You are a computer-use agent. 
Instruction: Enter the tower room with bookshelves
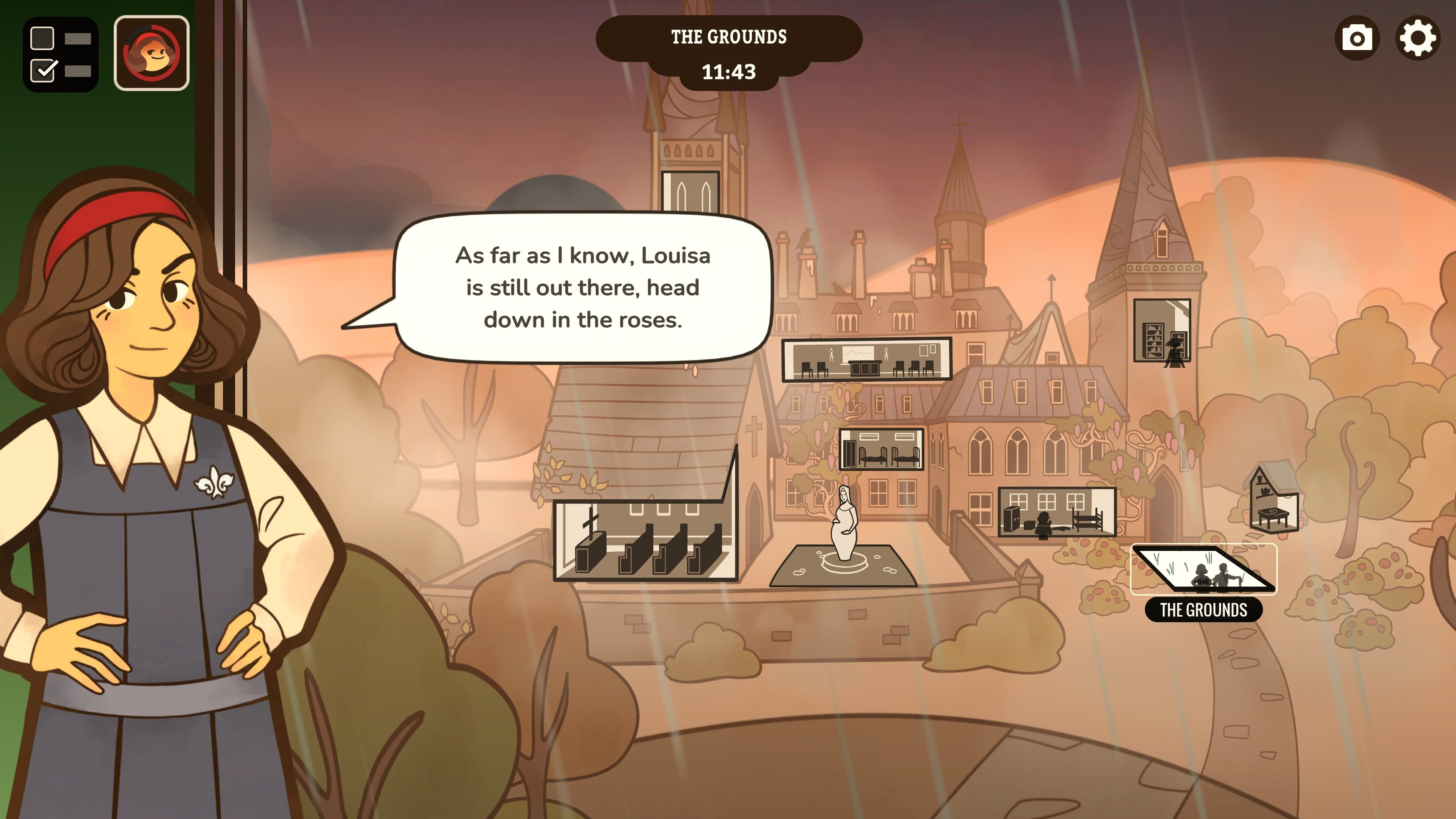coord(1162,331)
